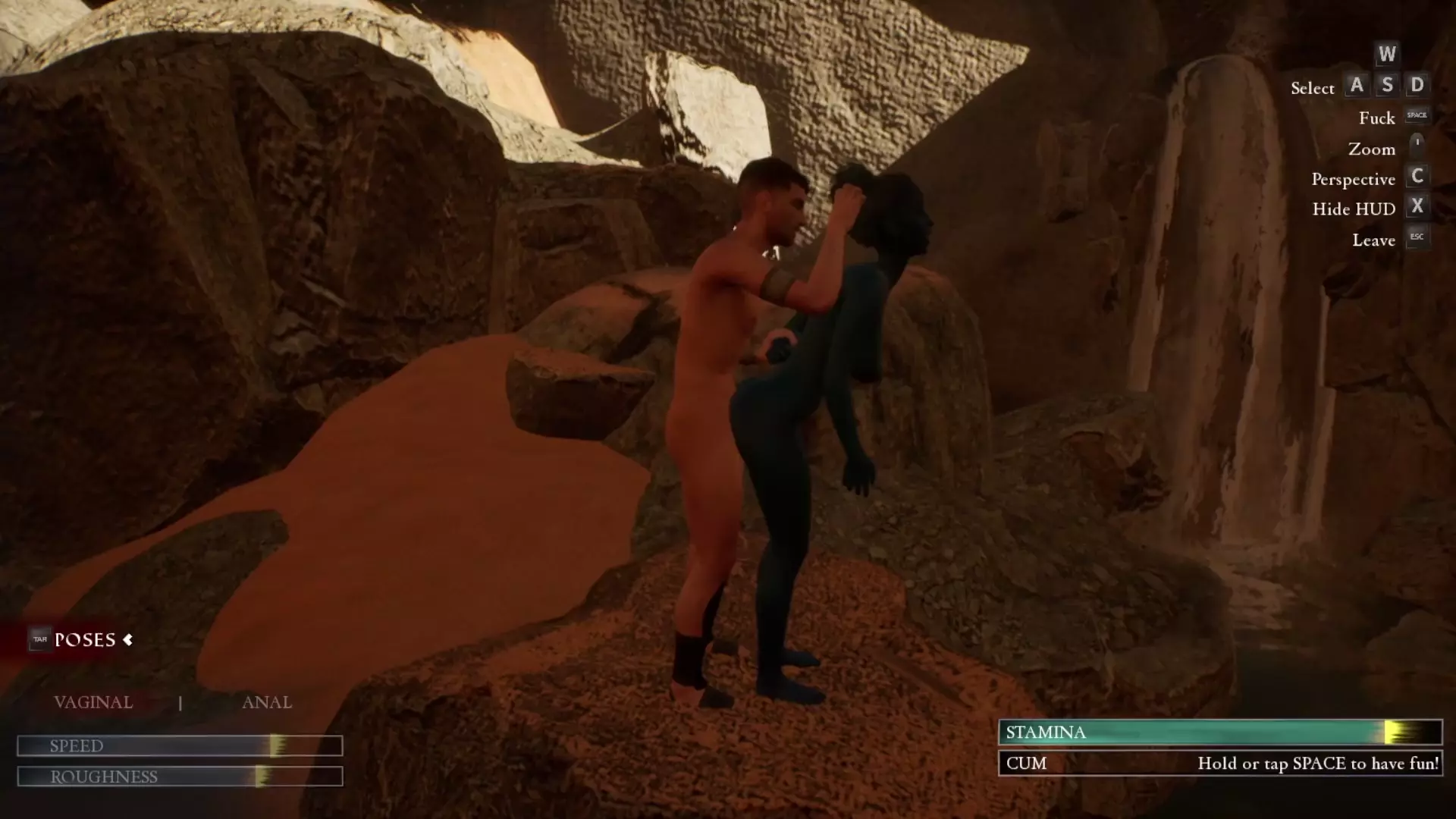
Task: Switch to the Anal tab
Action: coord(266,702)
